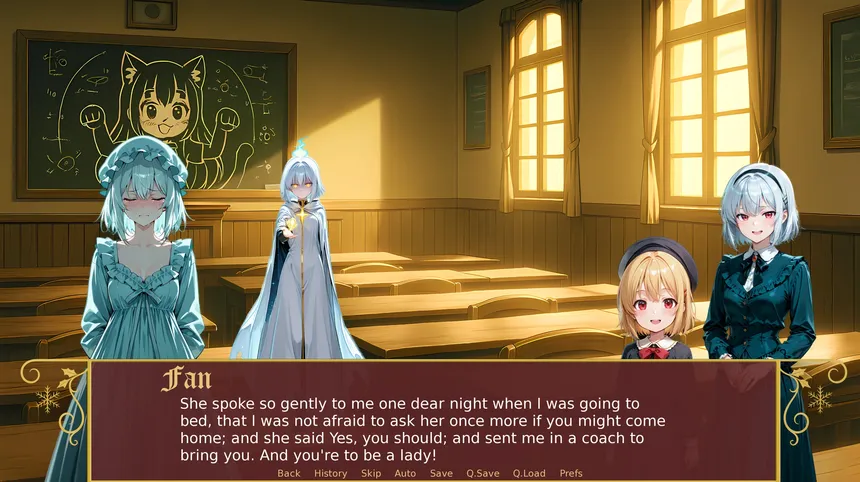The image size is (860, 482).
Task: Go back to the previous dialogue line
Action: pos(289,473)
